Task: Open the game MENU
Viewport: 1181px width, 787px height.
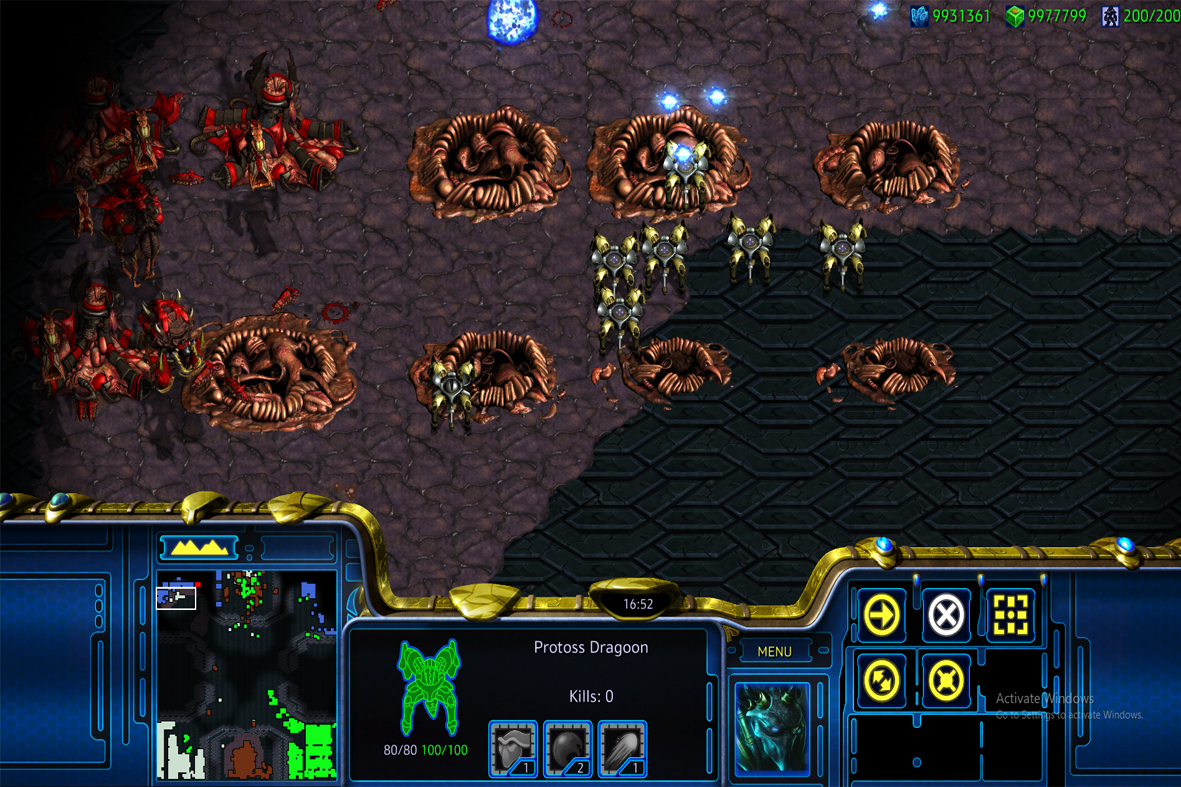Action: click(774, 652)
